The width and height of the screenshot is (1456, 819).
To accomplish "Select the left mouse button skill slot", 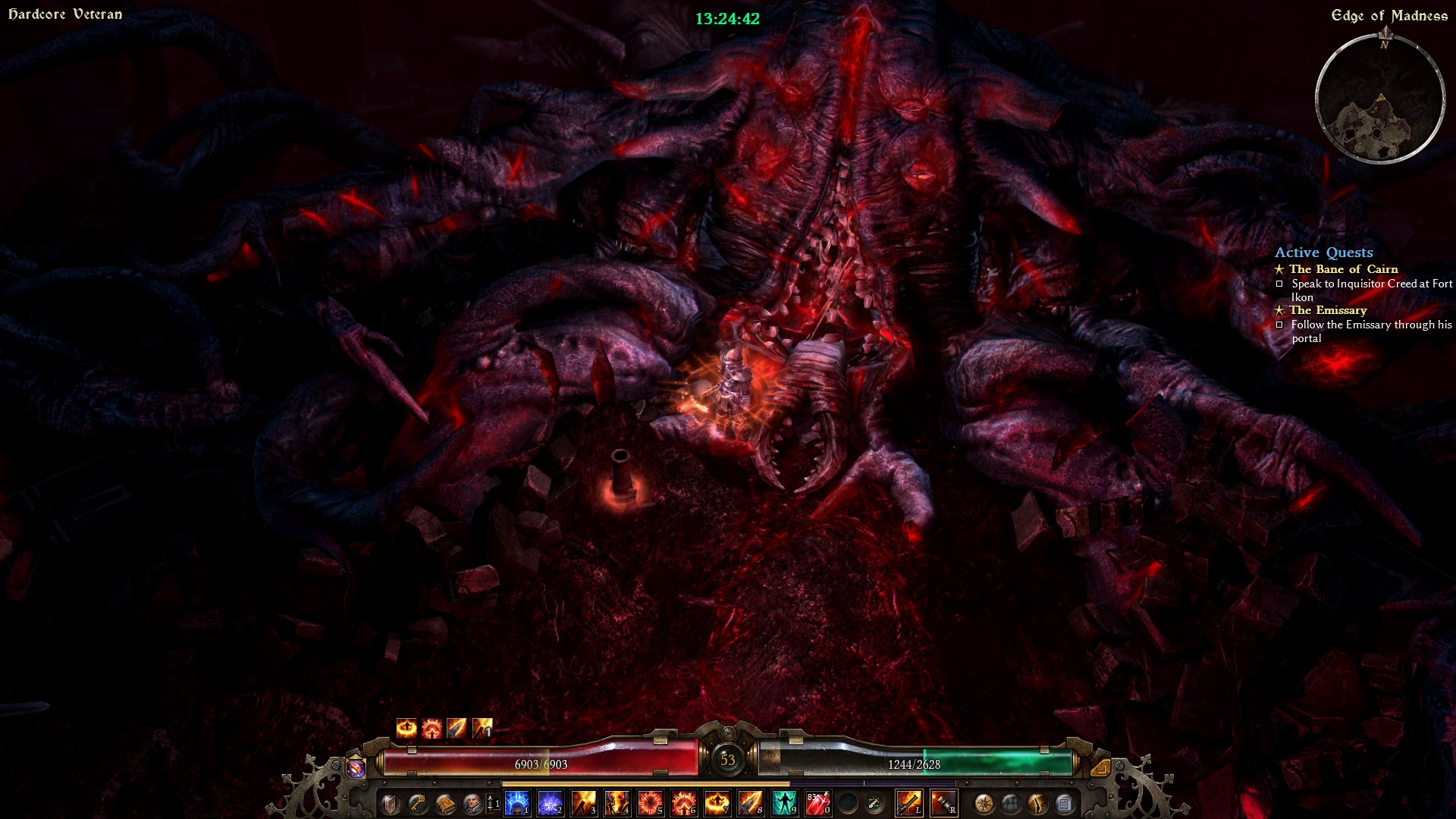I will (908, 802).
